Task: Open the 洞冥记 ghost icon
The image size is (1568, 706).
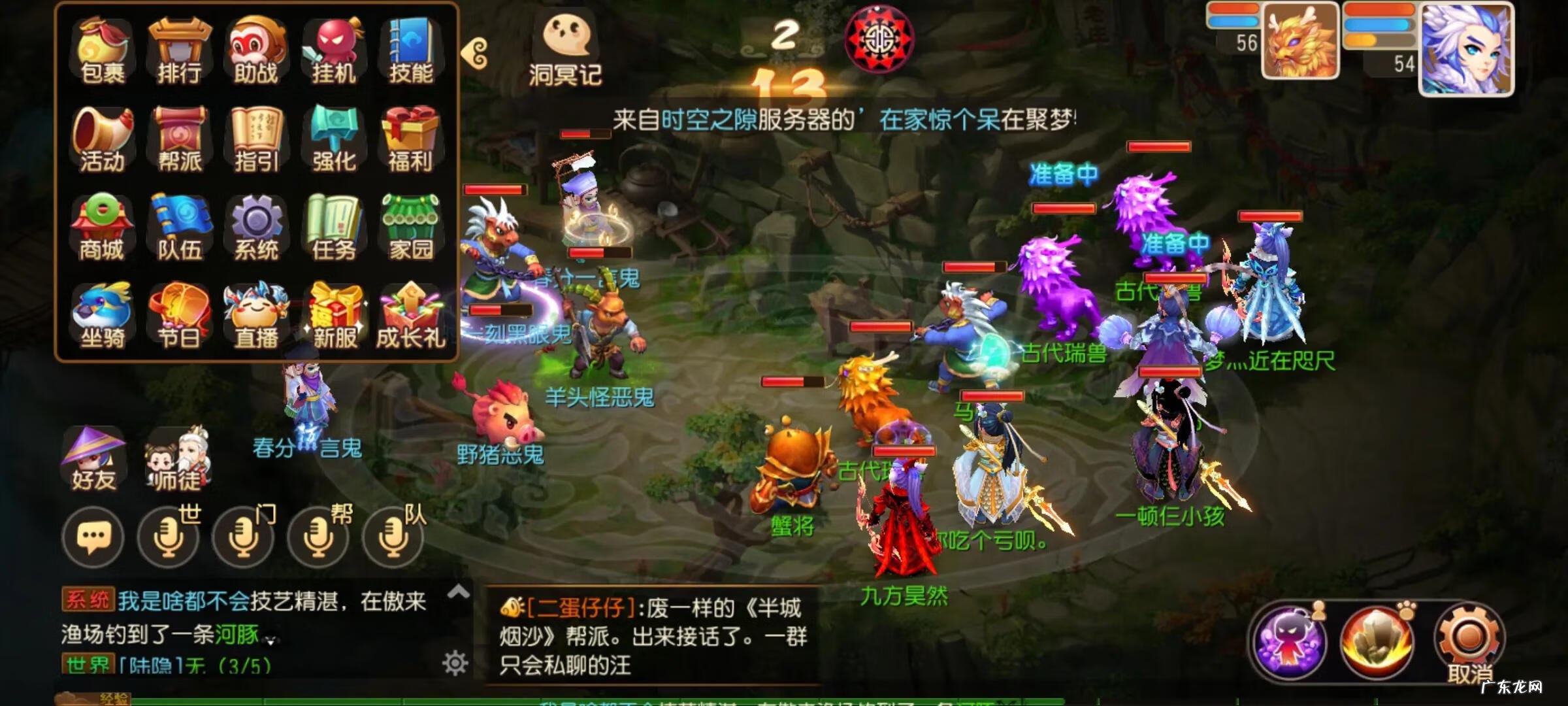Action: point(566,39)
